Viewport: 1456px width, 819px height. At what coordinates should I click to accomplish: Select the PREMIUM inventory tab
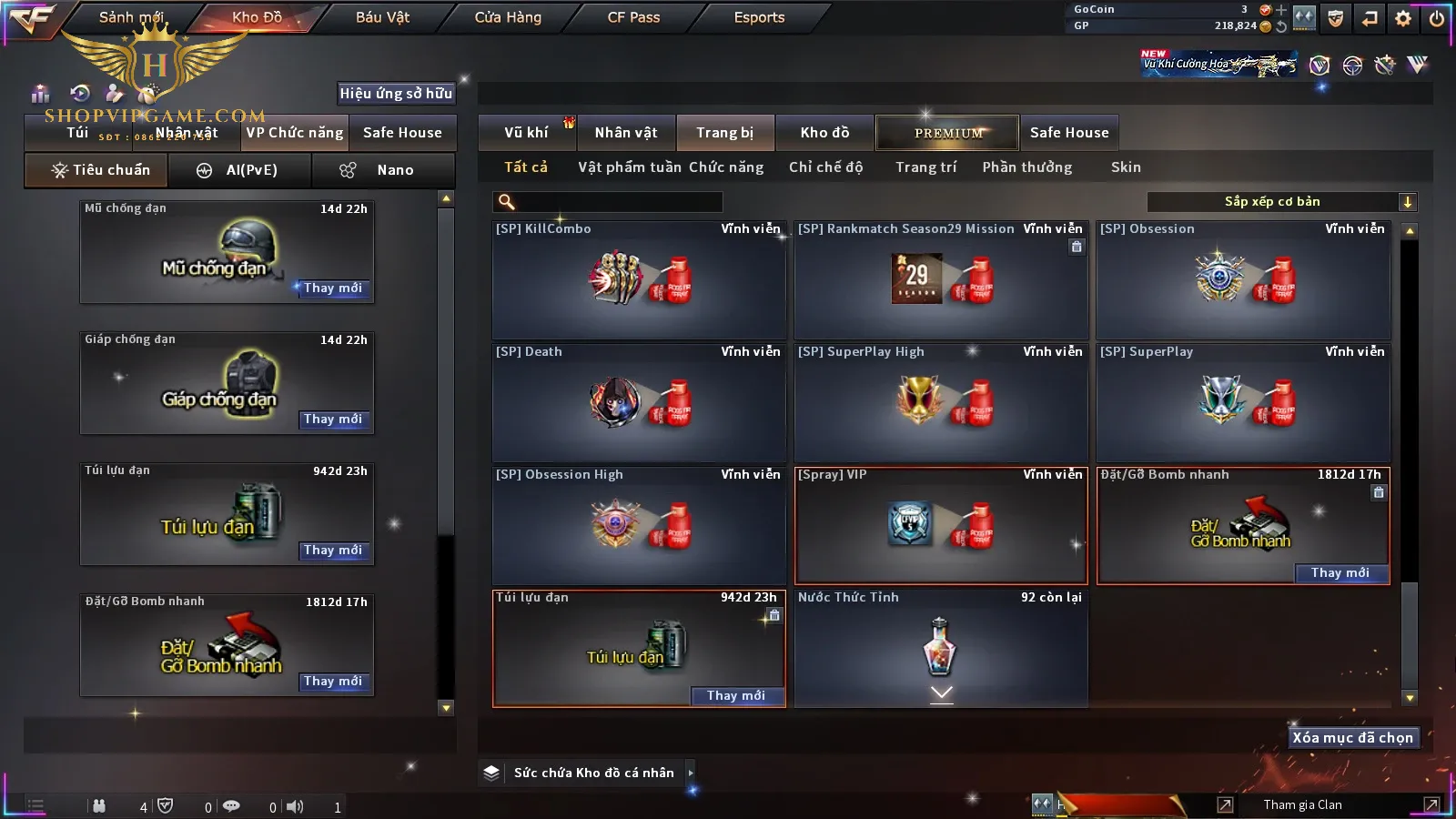coord(947,133)
